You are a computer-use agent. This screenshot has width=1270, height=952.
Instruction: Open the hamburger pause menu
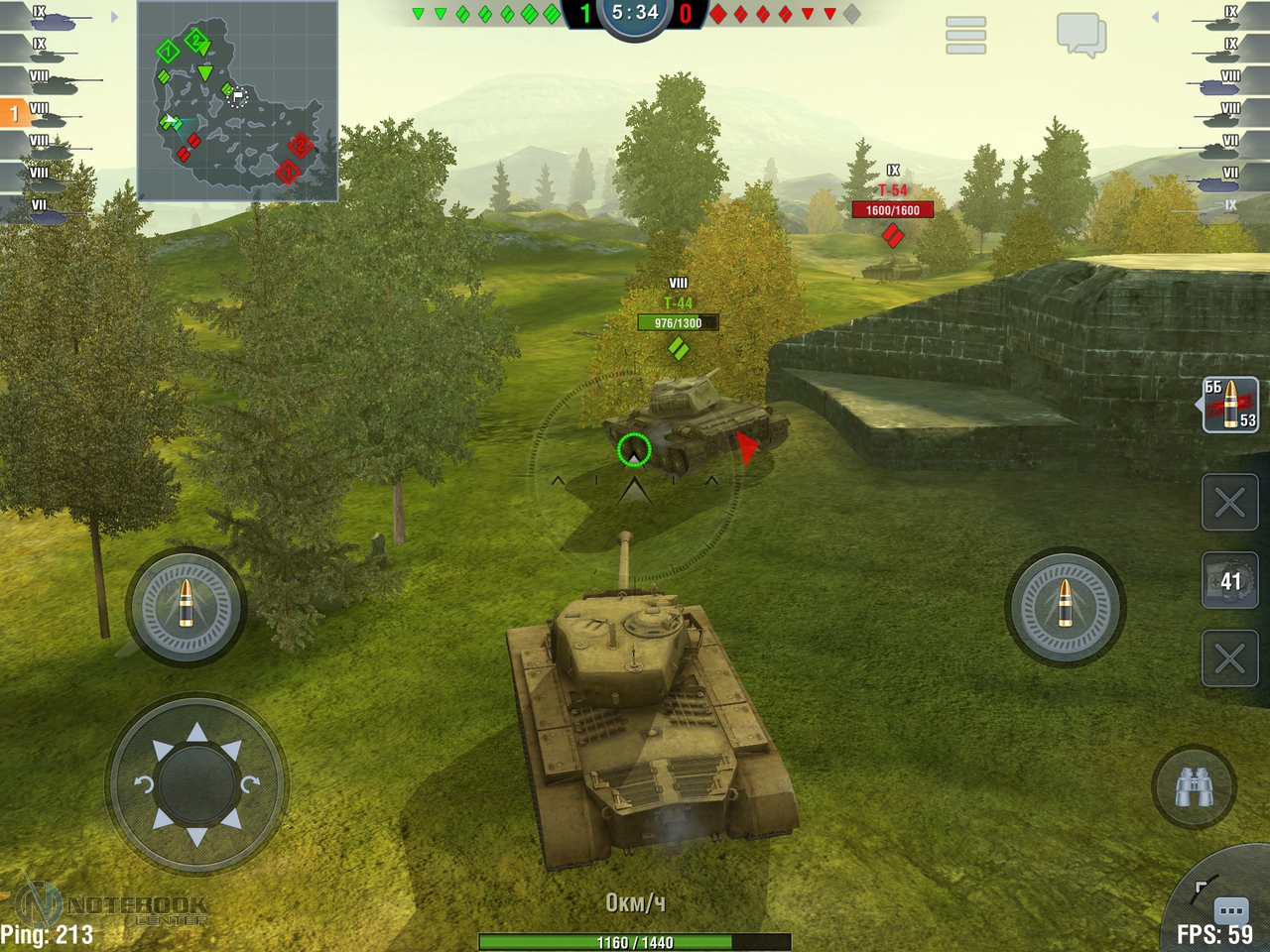[965, 35]
